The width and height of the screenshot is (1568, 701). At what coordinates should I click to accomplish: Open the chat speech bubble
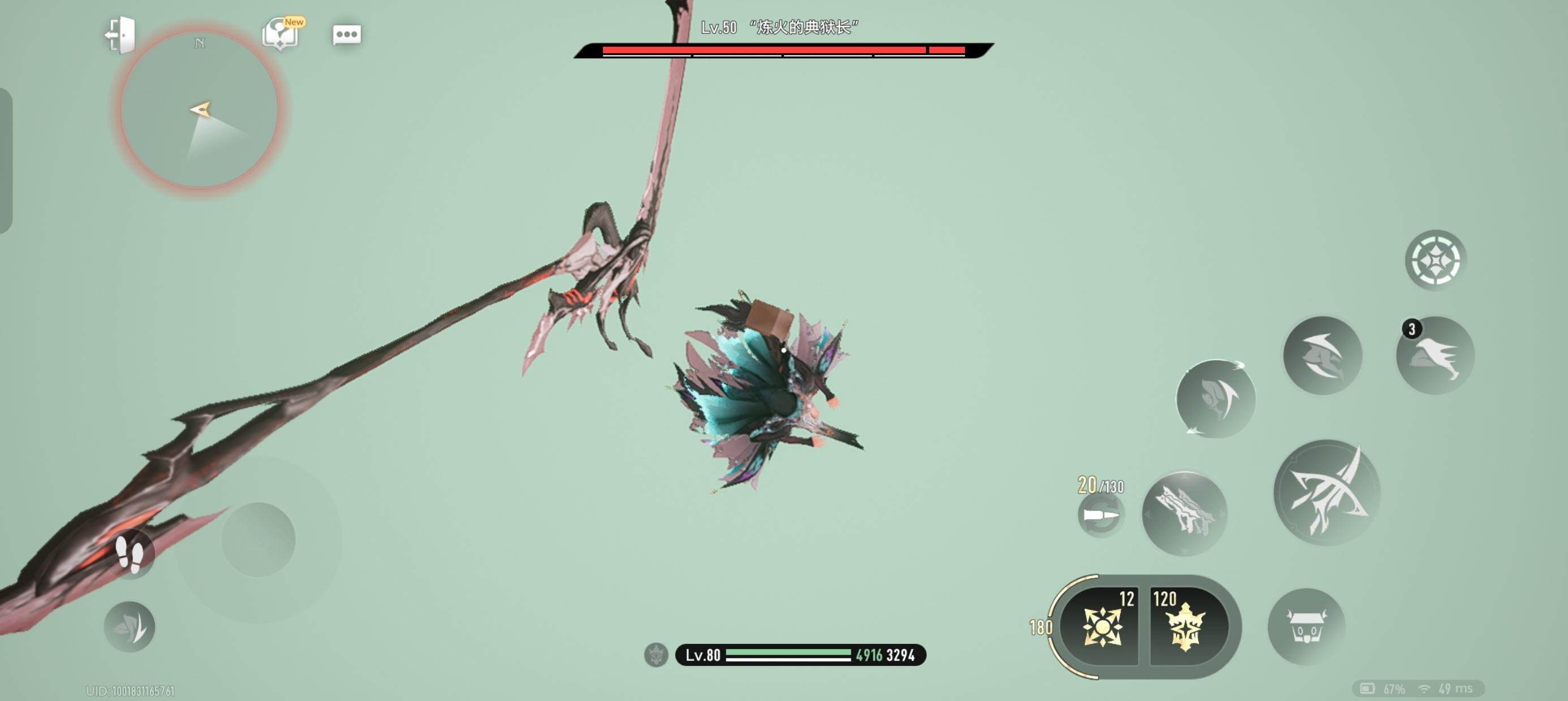coord(347,34)
